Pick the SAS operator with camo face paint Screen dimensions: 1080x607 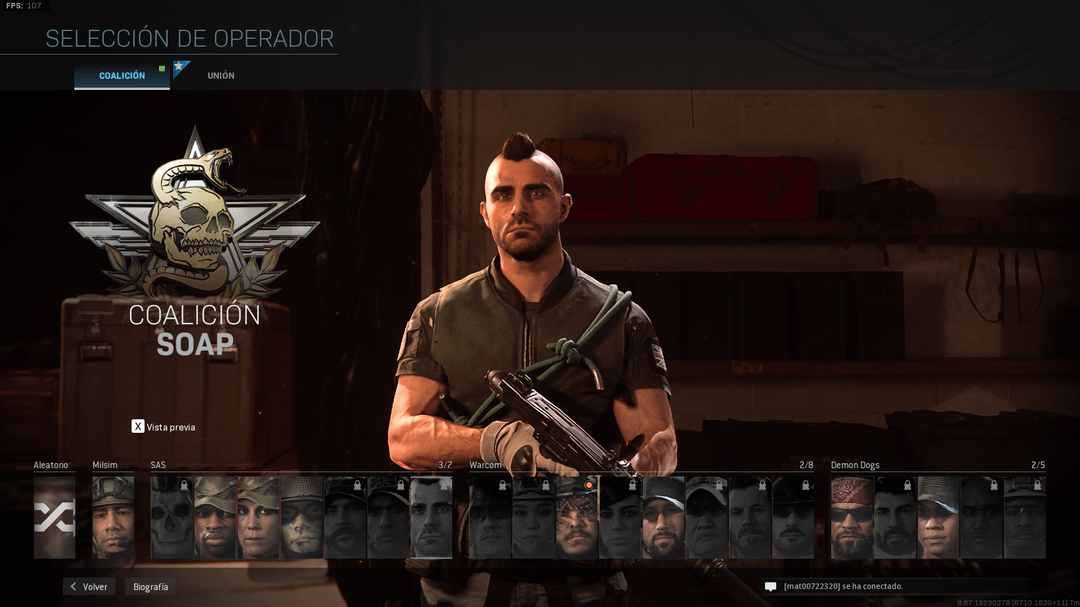click(302, 517)
